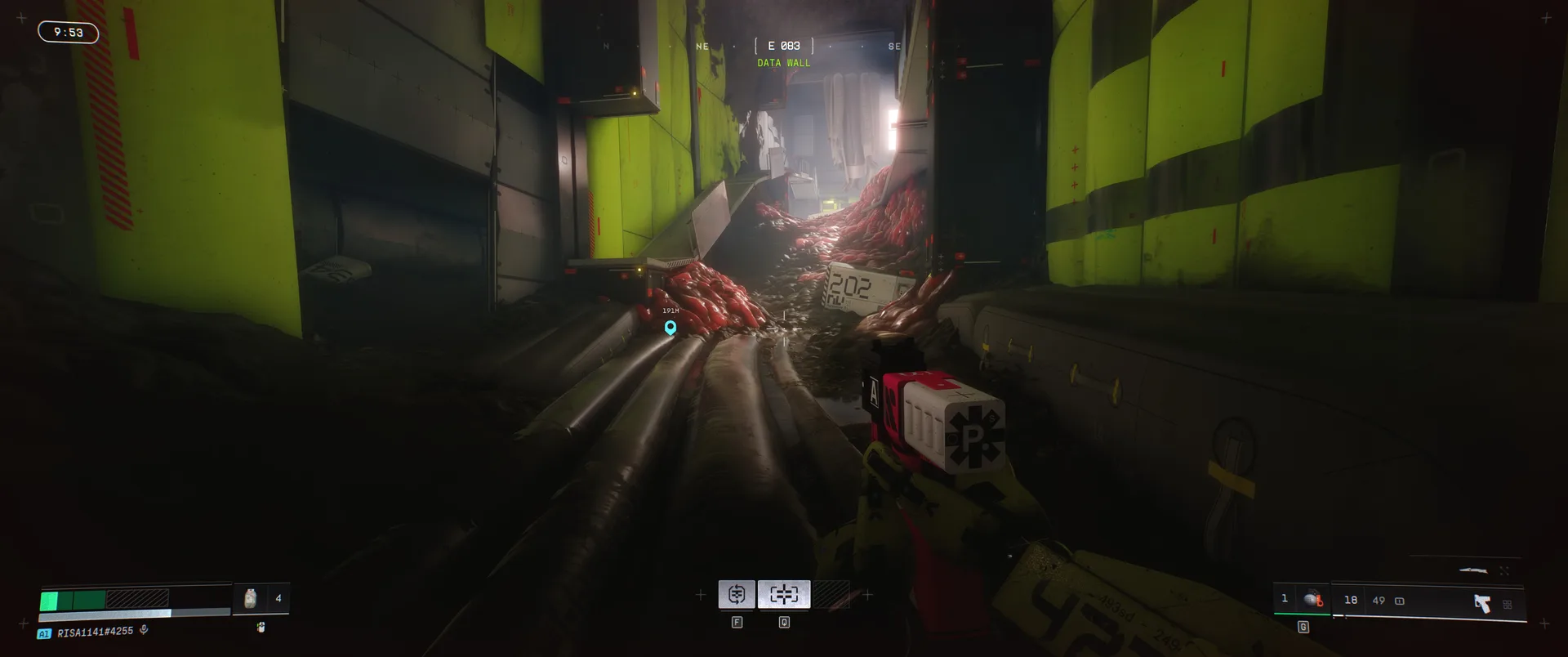This screenshot has width=1568, height=657.
Task: Select the consumable canister item slot
Action: 251,599
